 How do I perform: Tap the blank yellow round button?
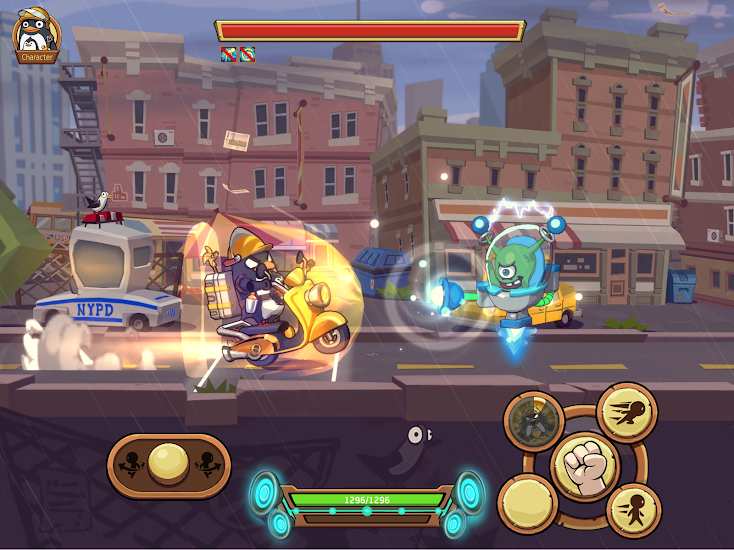pos(527,504)
